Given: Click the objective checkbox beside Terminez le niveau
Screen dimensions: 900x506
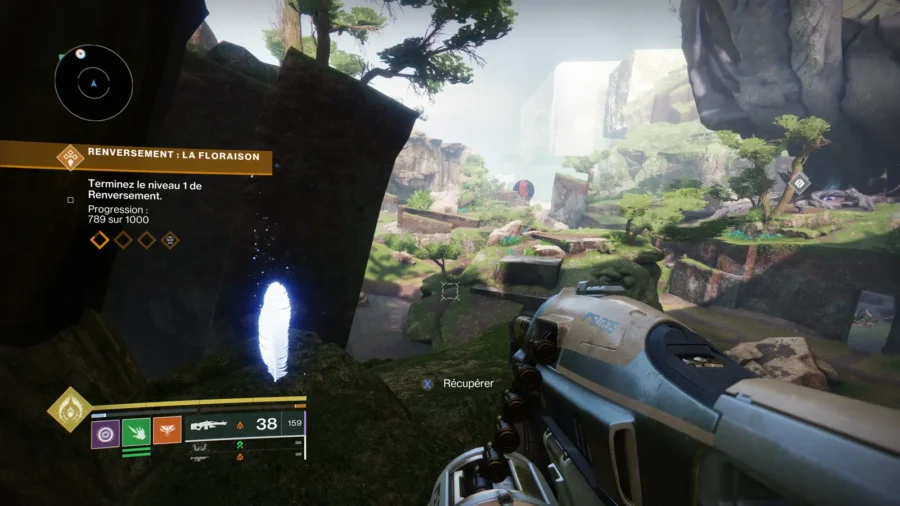Looking at the screenshot, I should click(70, 199).
